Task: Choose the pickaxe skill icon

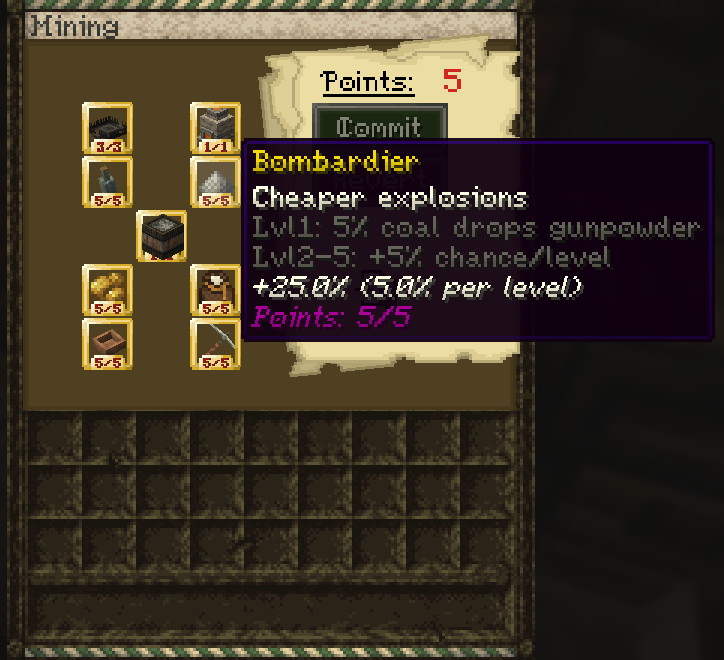Action: [215, 343]
